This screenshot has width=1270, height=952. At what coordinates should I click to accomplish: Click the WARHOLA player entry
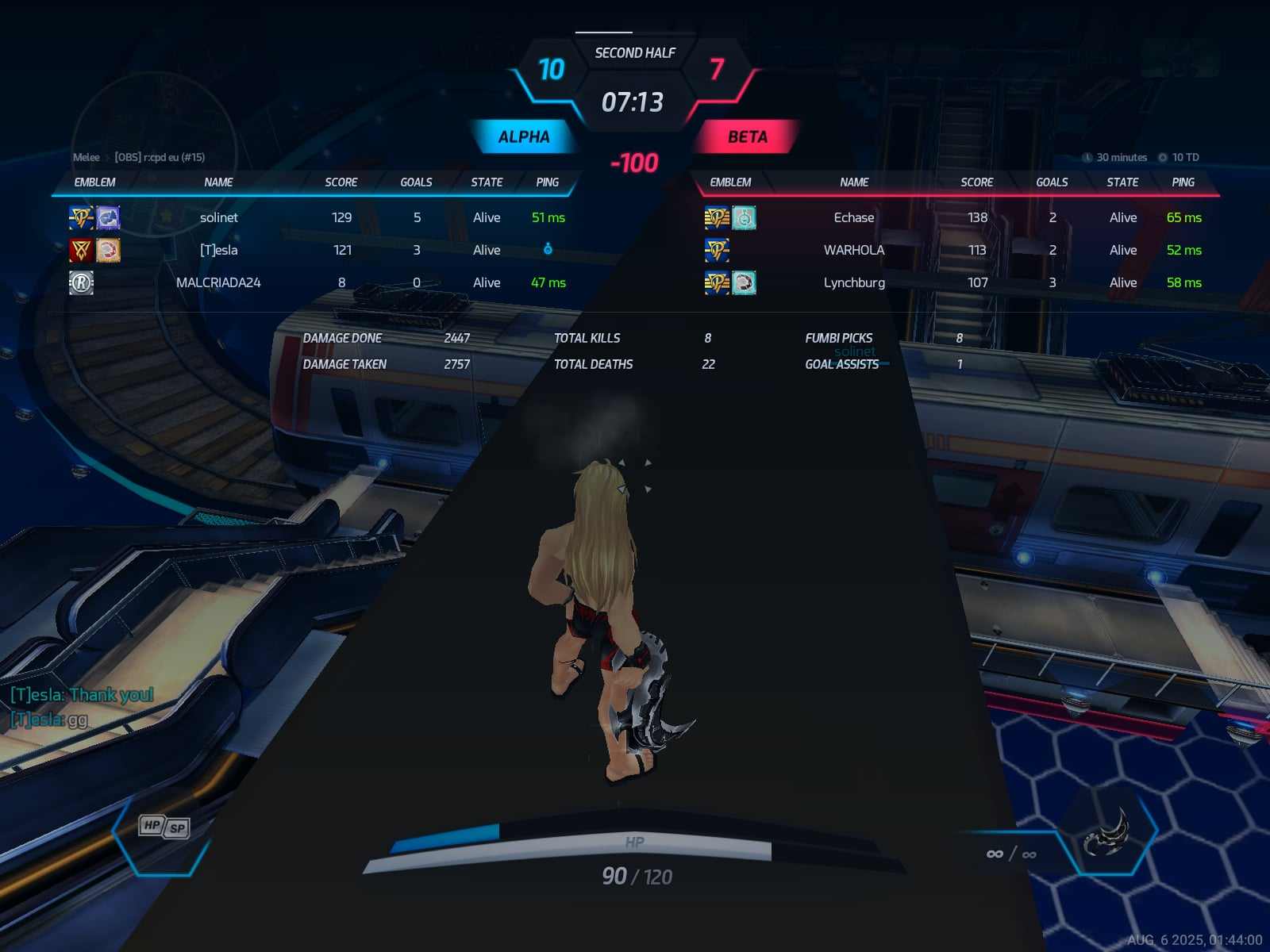pos(854,250)
